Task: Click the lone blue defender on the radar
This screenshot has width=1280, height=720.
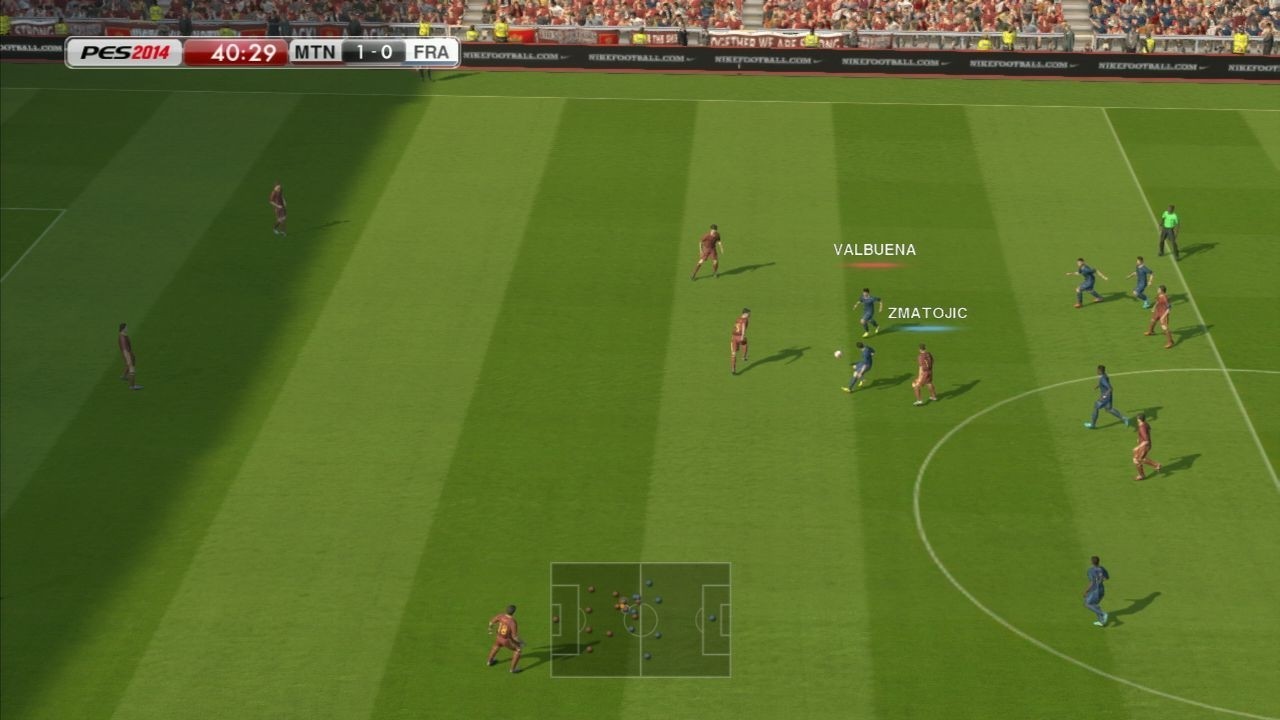Action: 712,618
